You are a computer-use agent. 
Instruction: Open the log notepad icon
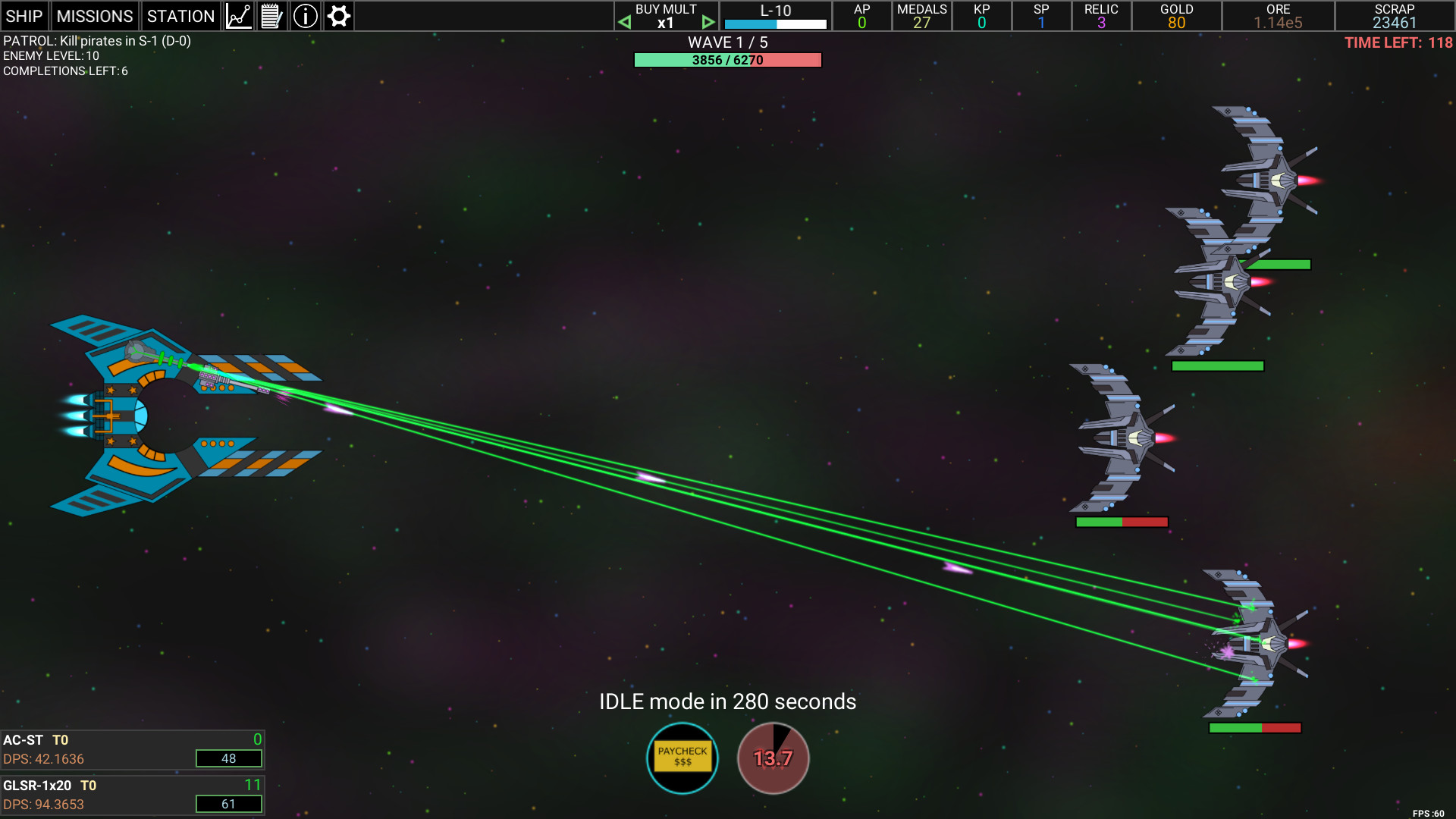point(271,15)
